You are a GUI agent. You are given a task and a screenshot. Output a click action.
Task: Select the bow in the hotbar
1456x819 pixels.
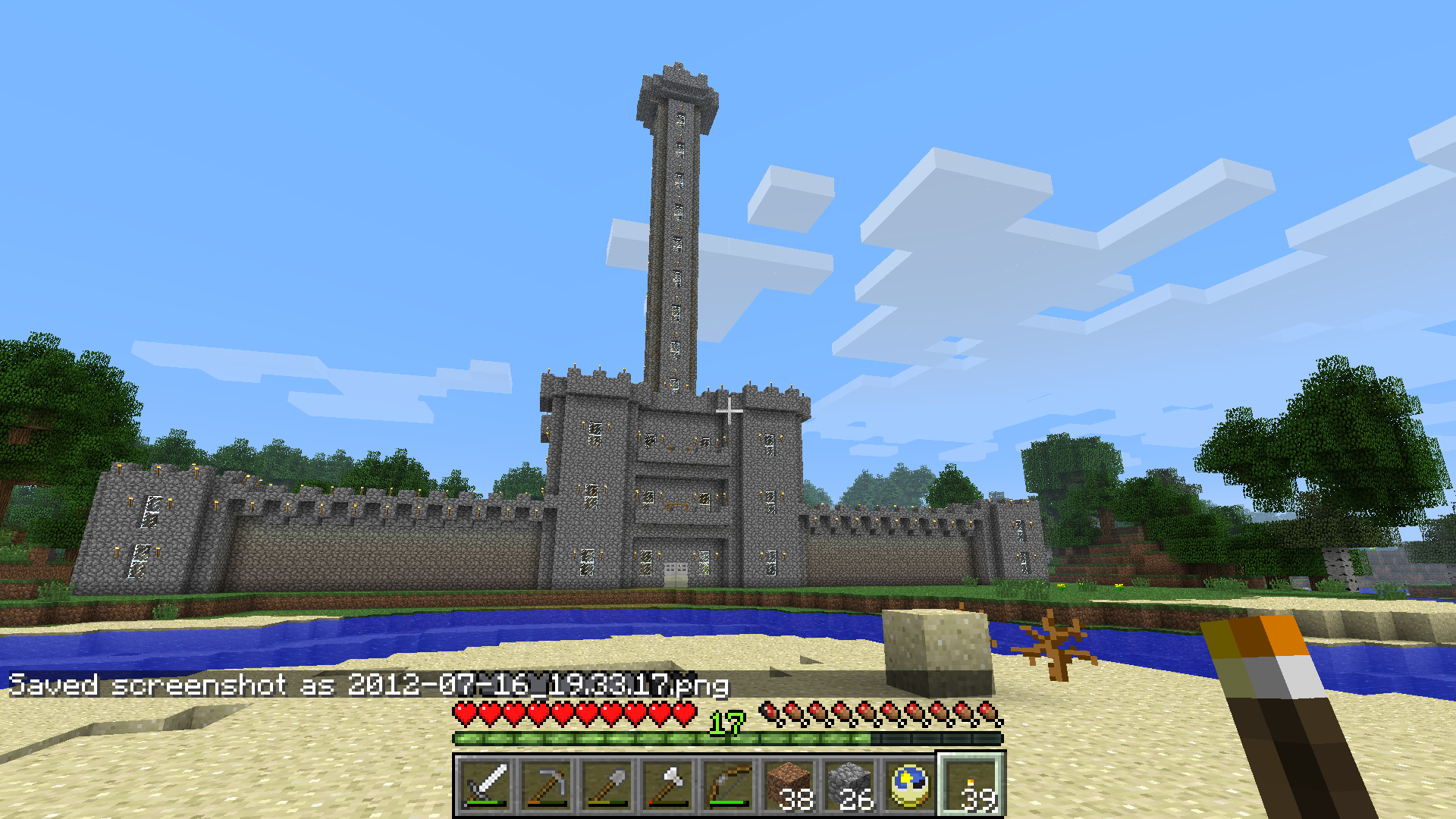[728, 786]
